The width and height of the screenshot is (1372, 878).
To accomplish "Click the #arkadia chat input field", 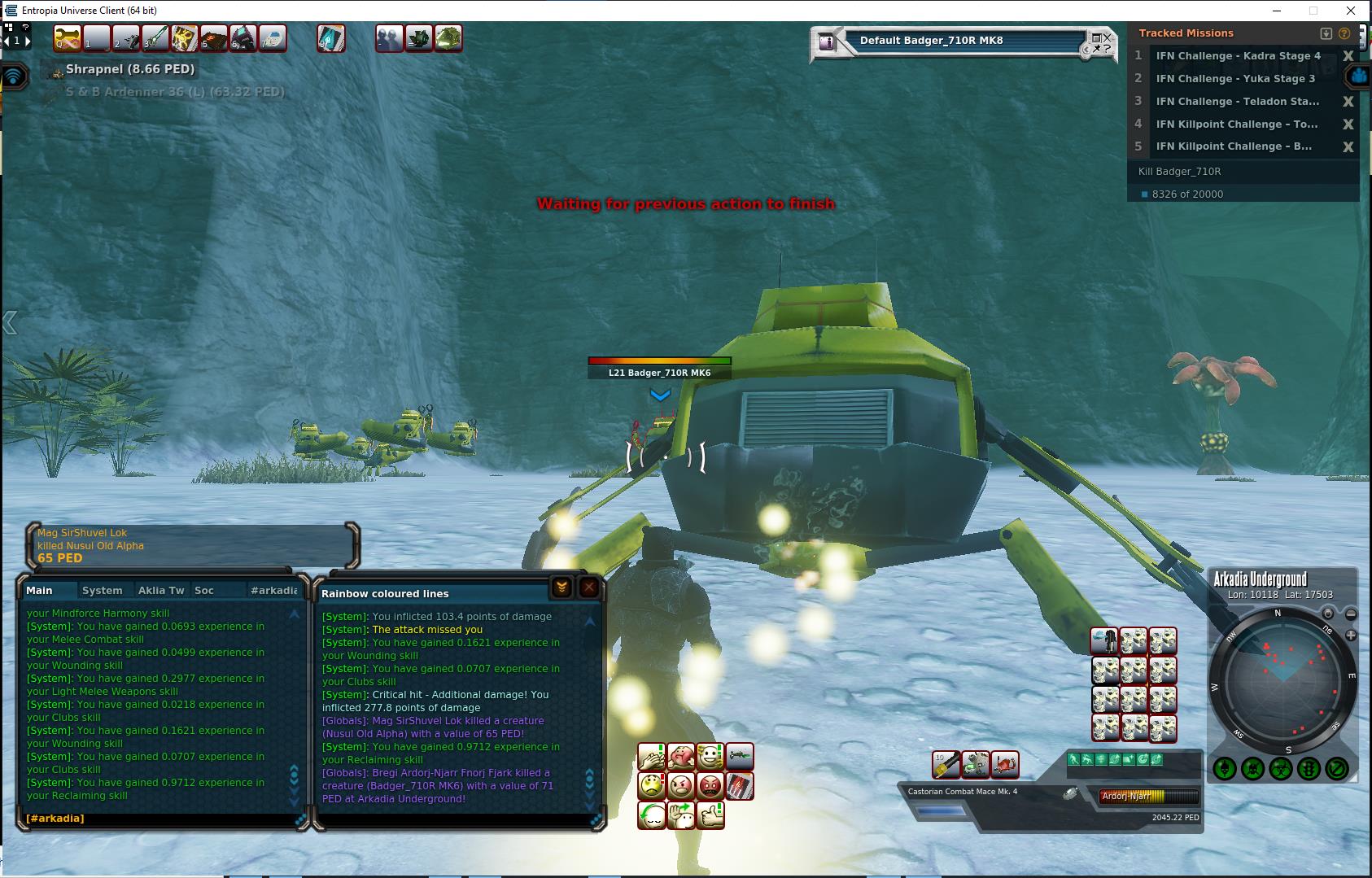I will click(163, 818).
